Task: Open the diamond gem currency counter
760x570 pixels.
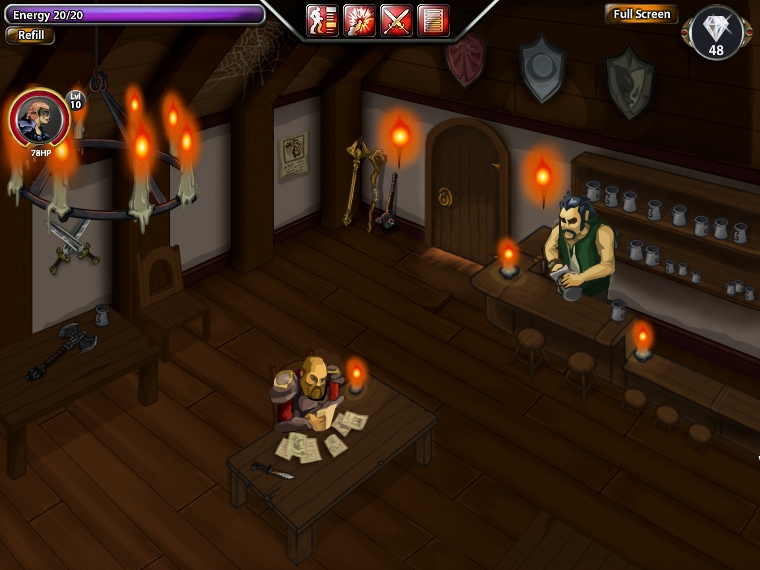Action: tap(717, 33)
